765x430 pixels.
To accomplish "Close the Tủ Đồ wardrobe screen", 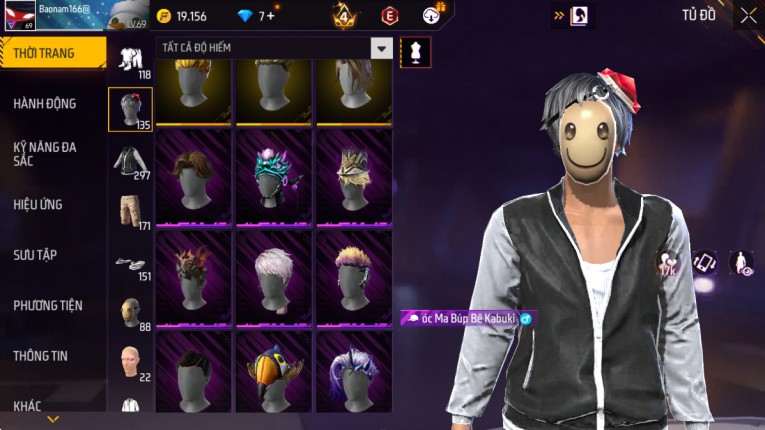I will click(748, 15).
